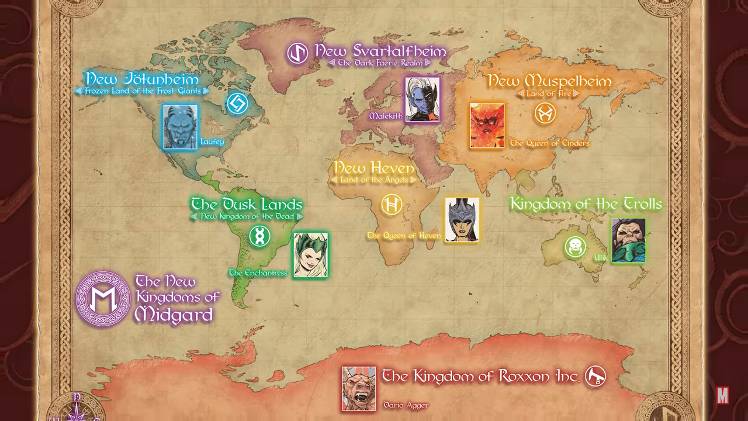The height and width of the screenshot is (421, 748).
Task: Click the Kingdom of the Trolls emblem
Action: tap(575, 246)
